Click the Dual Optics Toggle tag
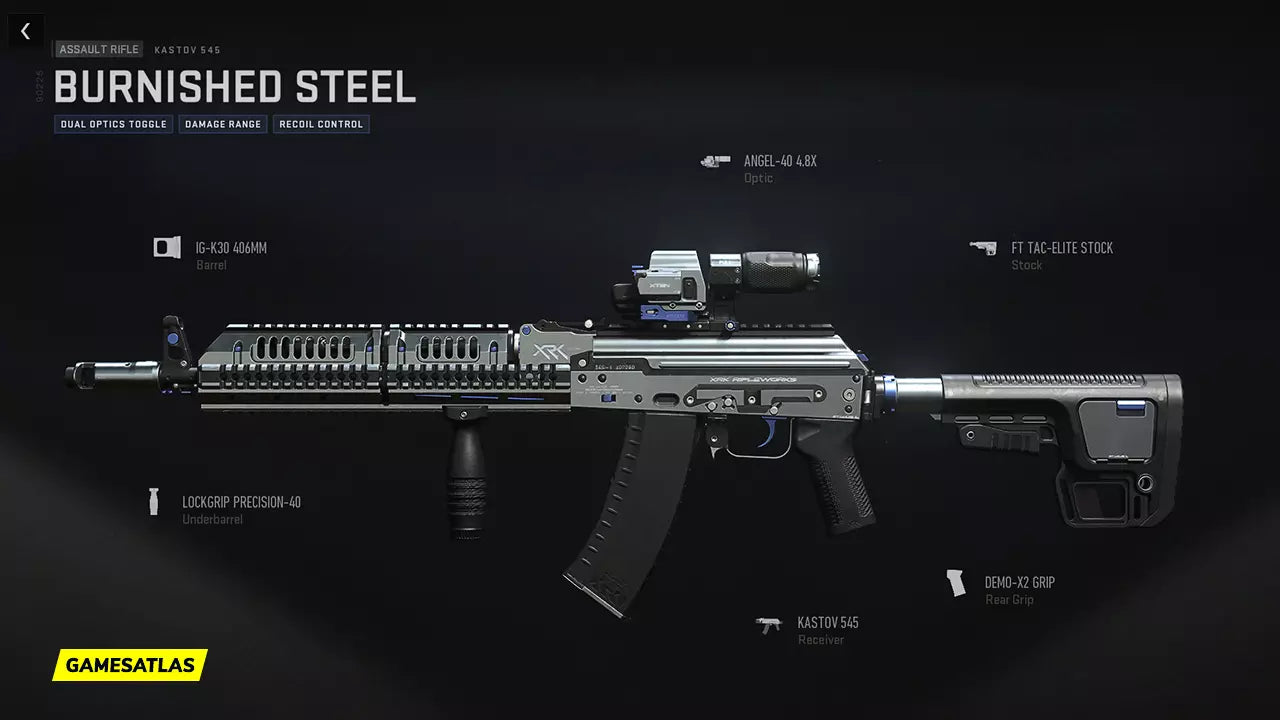 click(114, 124)
